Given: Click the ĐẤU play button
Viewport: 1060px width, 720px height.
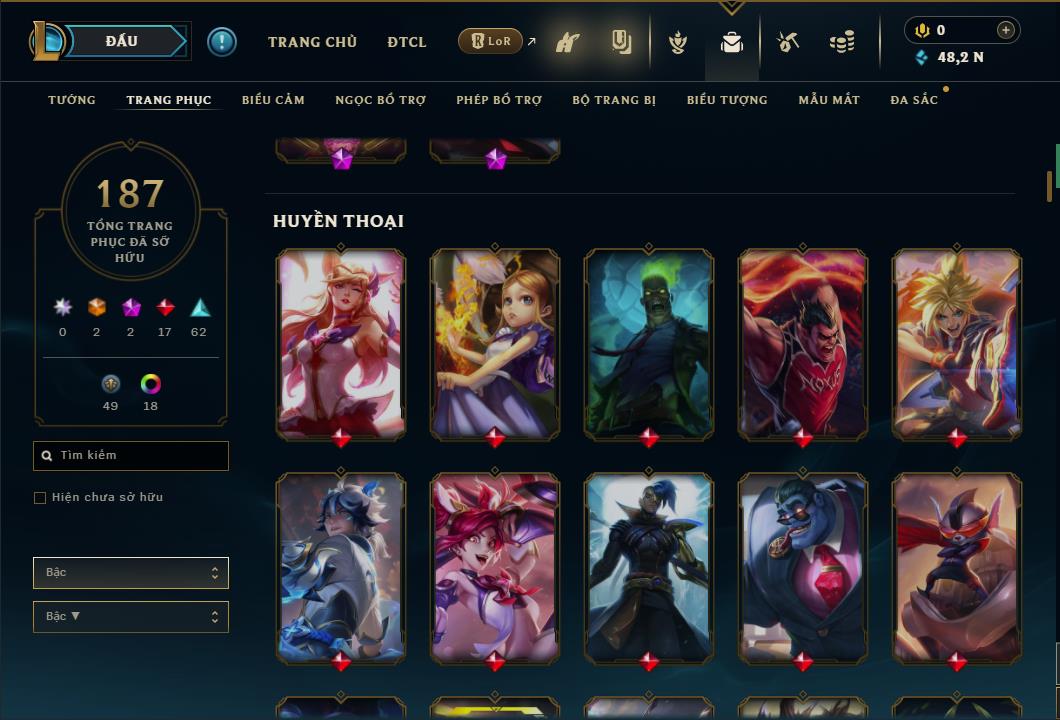Looking at the screenshot, I should tap(122, 41).
